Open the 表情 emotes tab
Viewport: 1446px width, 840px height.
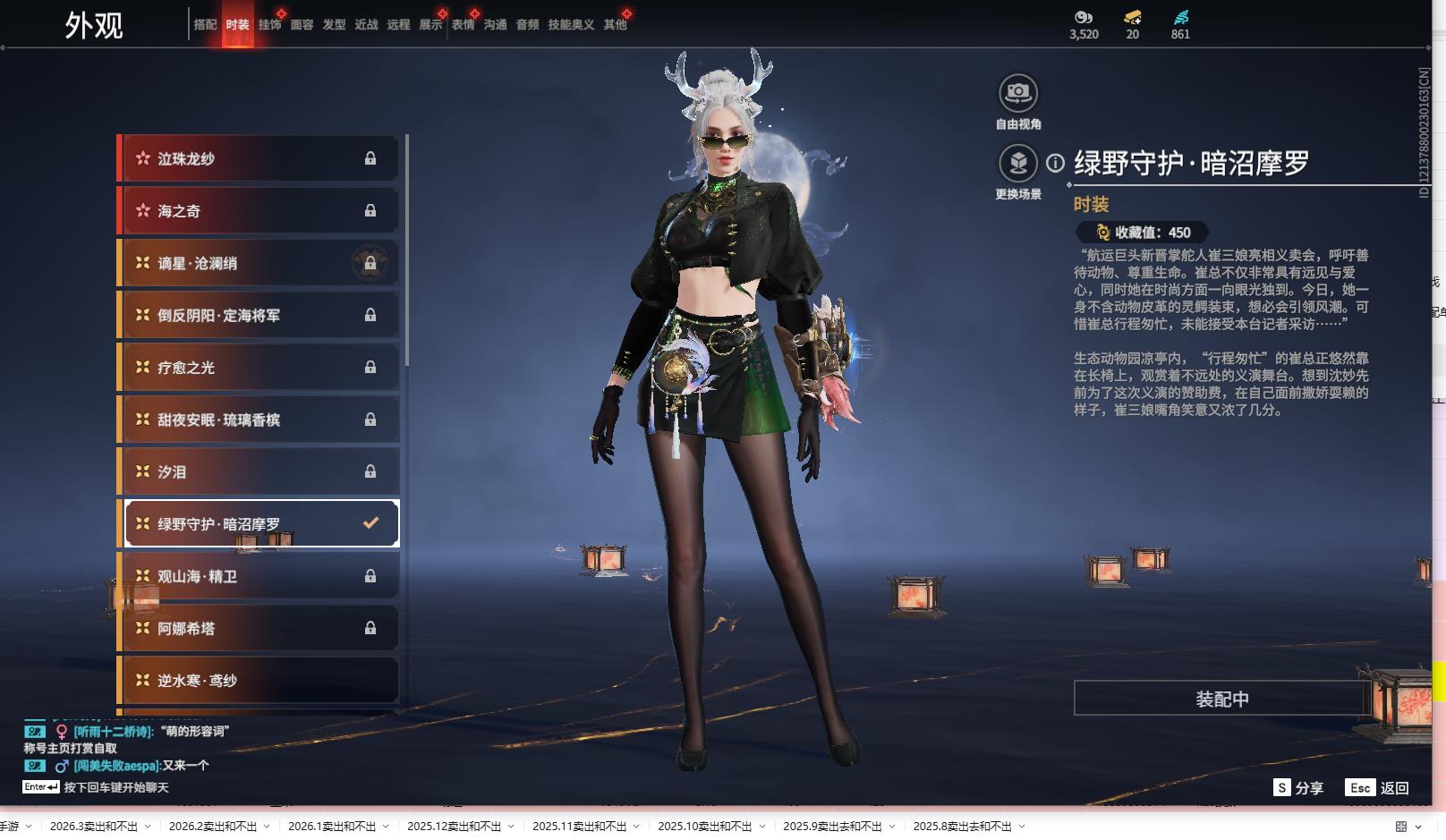(x=463, y=25)
